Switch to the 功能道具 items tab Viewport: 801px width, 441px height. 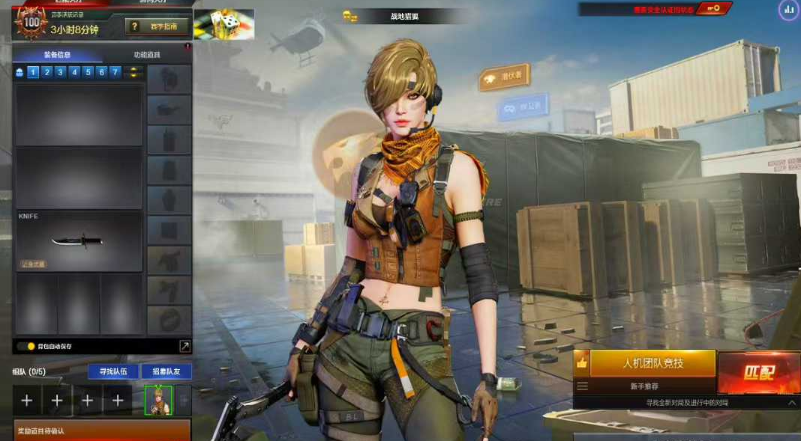tap(146, 55)
